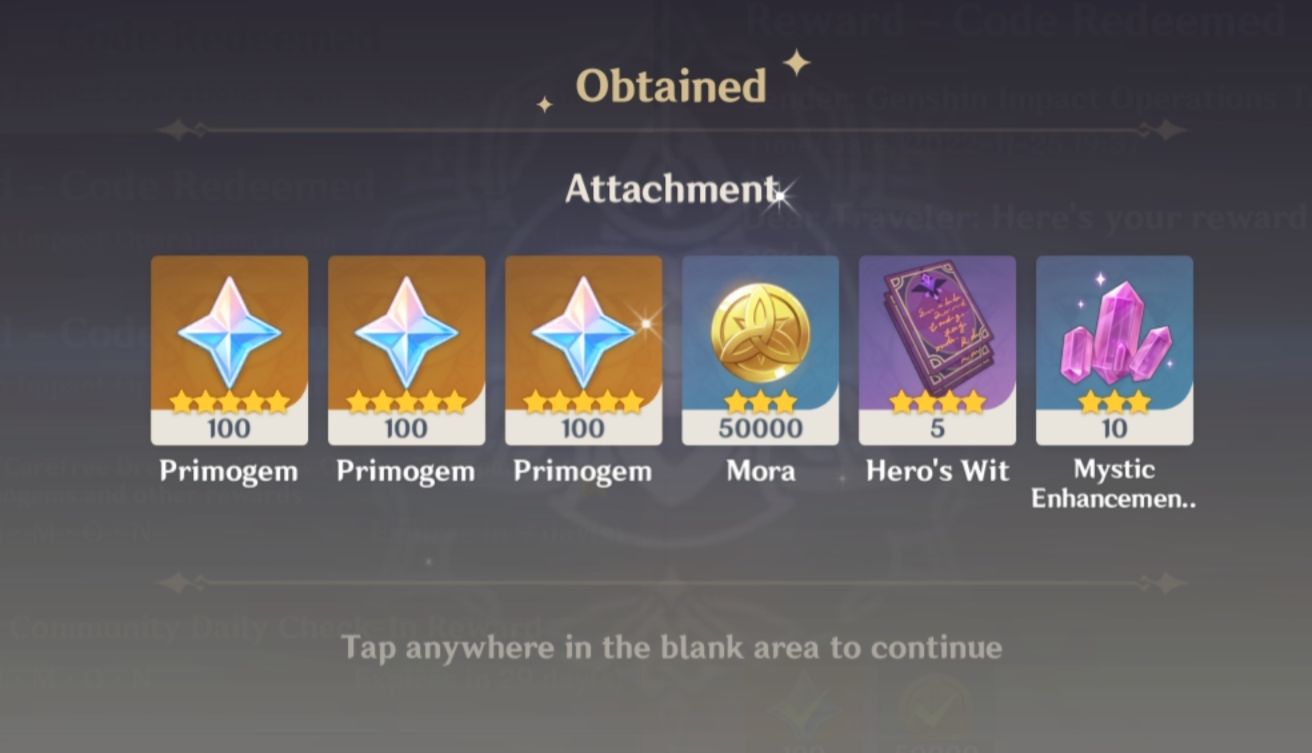The height and width of the screenshot is (753, 1312).
Task: Click the Hero's Wit quantity showing 5
Action: (936, 429)
